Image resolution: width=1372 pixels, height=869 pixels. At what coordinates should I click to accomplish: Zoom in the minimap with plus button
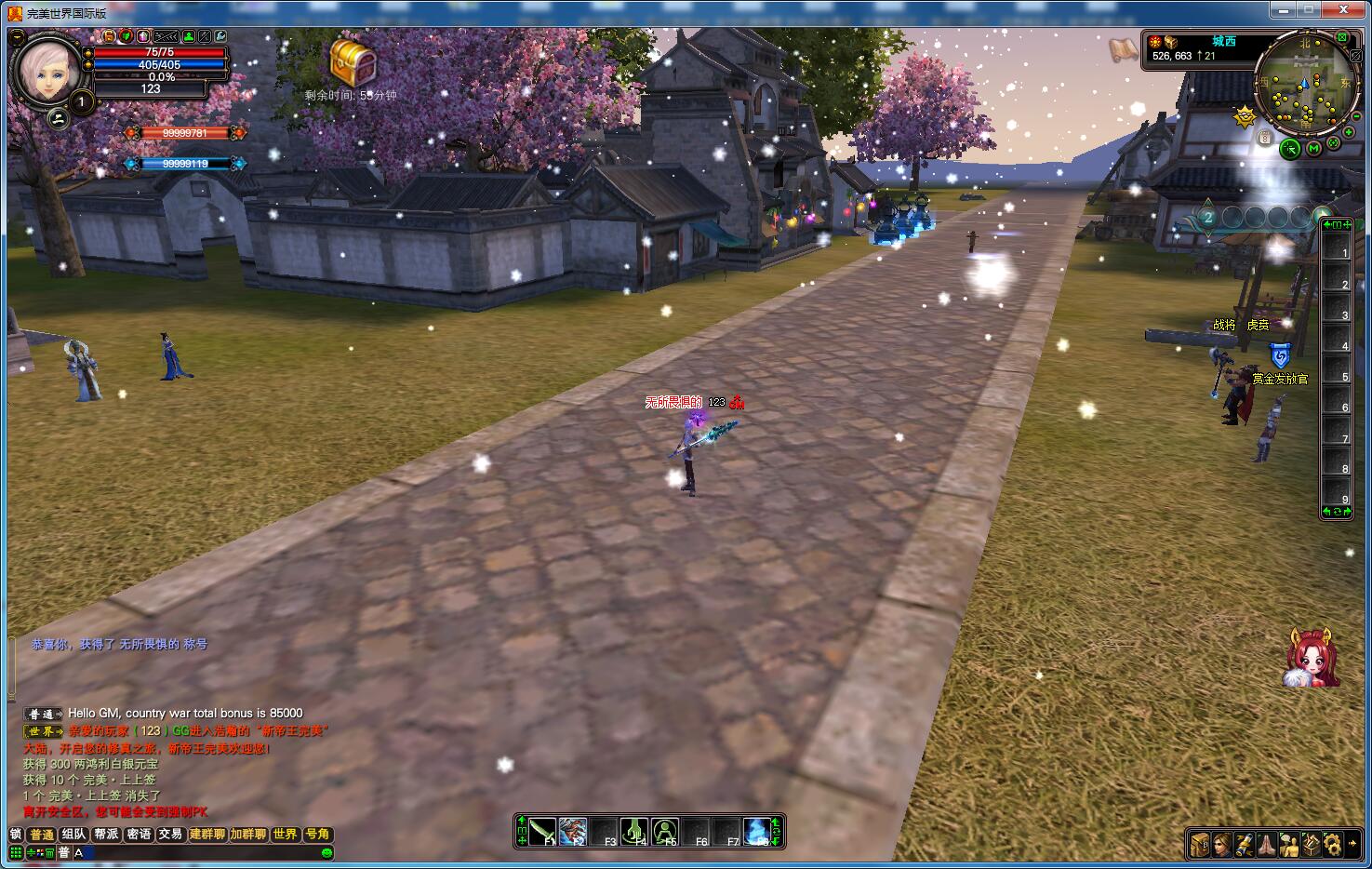[1349, 132]
